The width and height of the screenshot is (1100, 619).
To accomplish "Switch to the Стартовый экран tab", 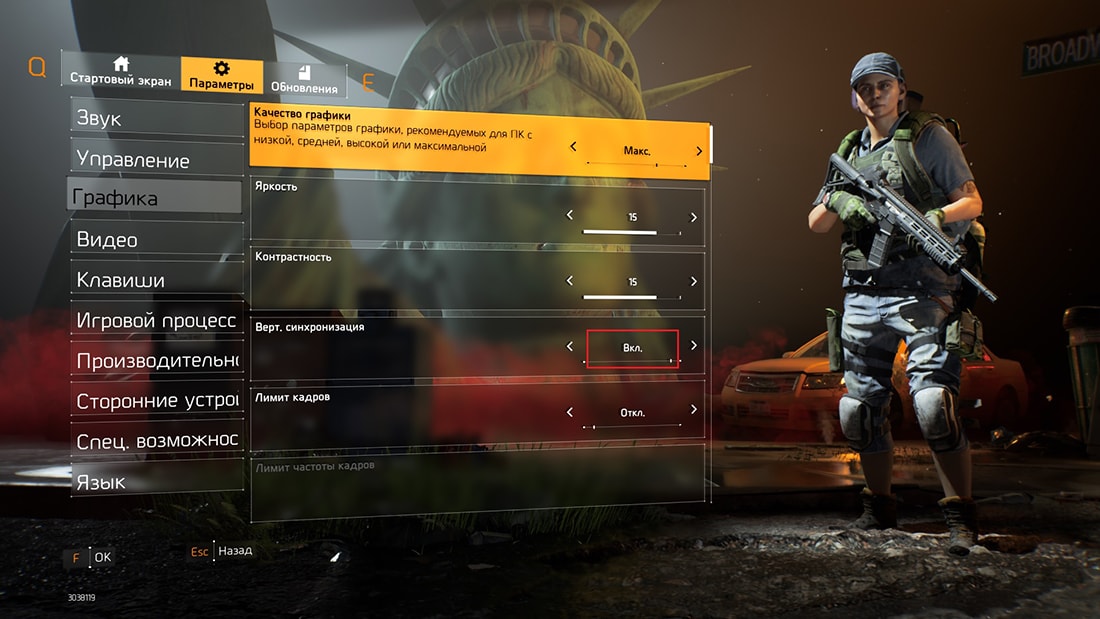I will pos(120,72).
